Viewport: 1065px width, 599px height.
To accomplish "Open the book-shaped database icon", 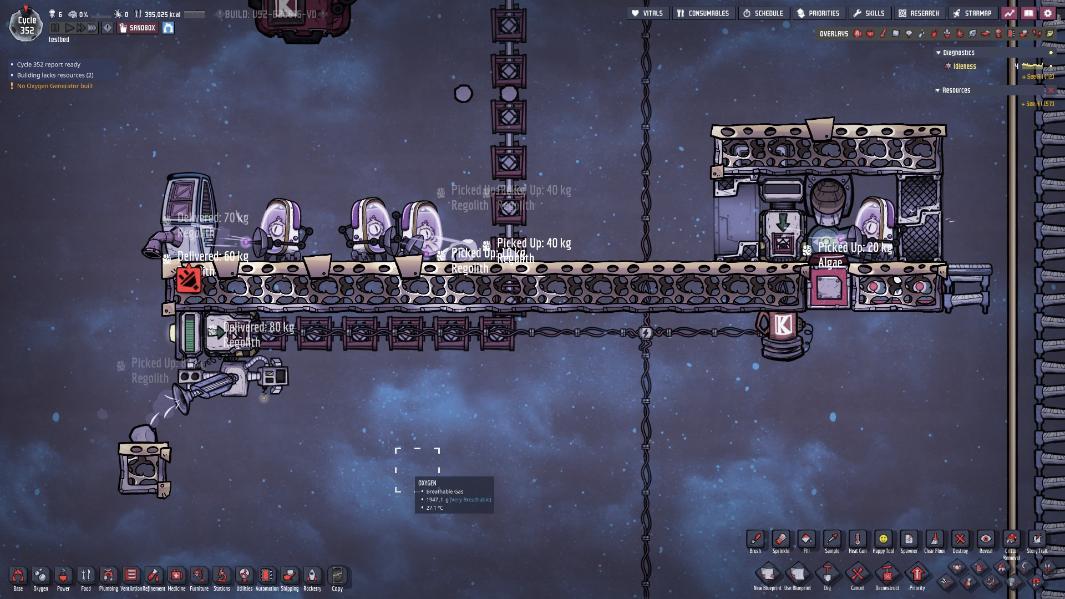I will tap(1029, 13).
